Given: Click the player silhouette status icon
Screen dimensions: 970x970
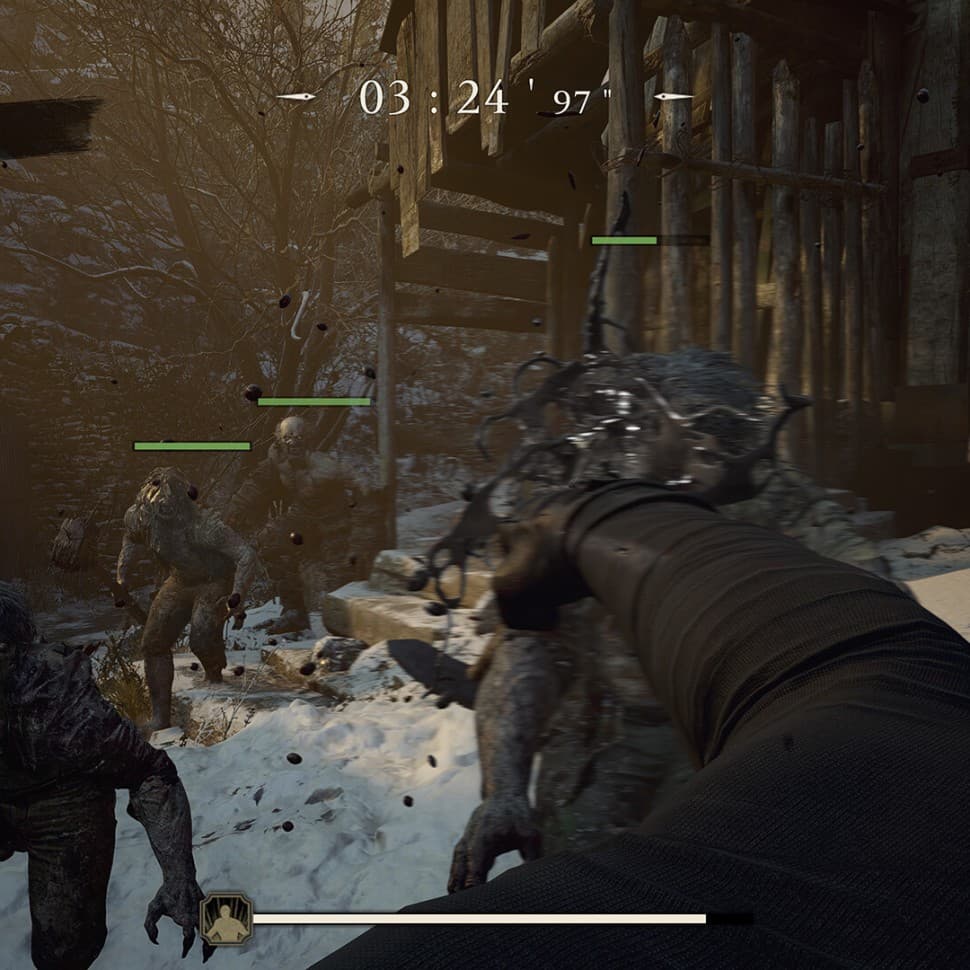Looking at the screenshot, I should coord(224,918).
